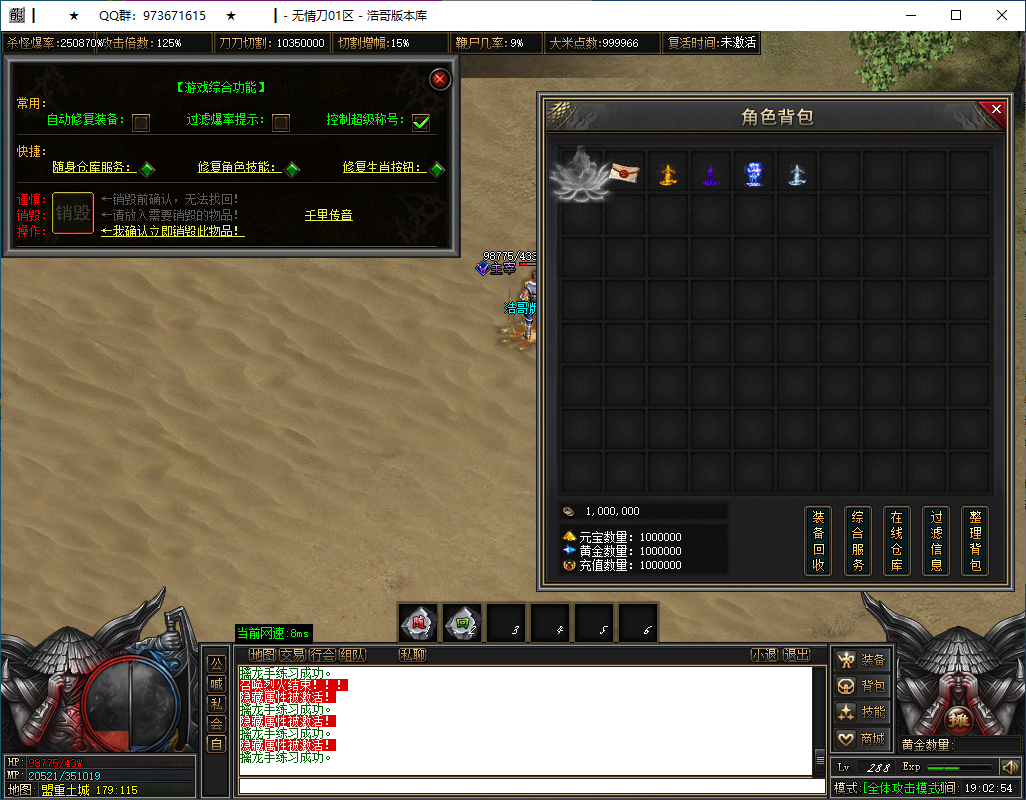Close the 角色背包 inventory window
The width and height of the screenshot is (1026, 800).
coord(995,110)
